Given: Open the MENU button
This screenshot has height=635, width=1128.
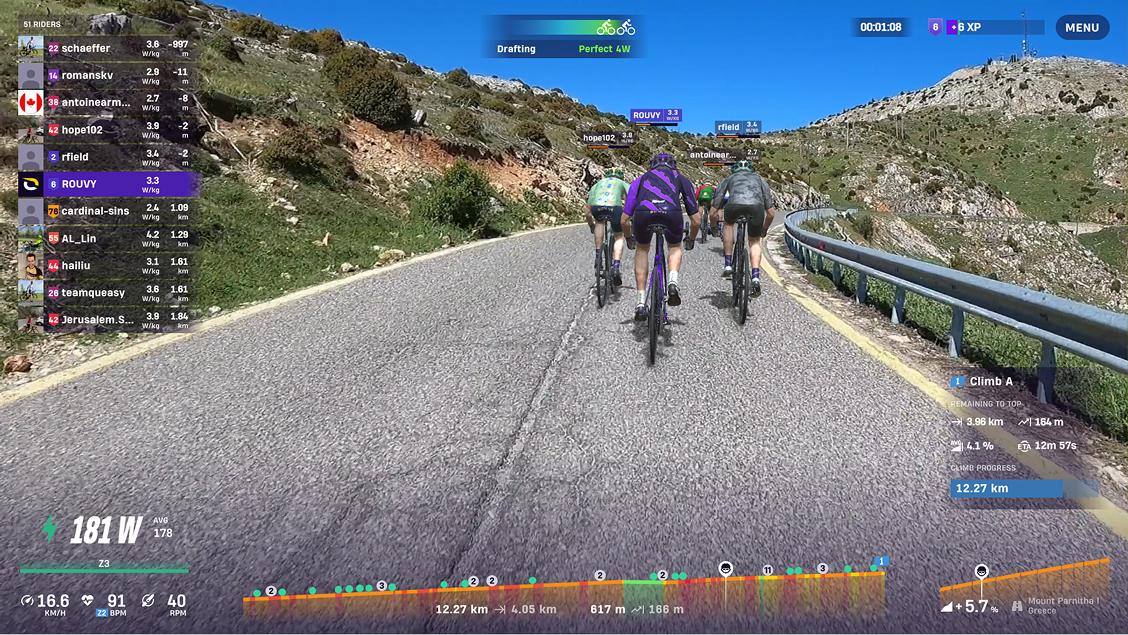Looking at the screenshot, I should 1082,27.
